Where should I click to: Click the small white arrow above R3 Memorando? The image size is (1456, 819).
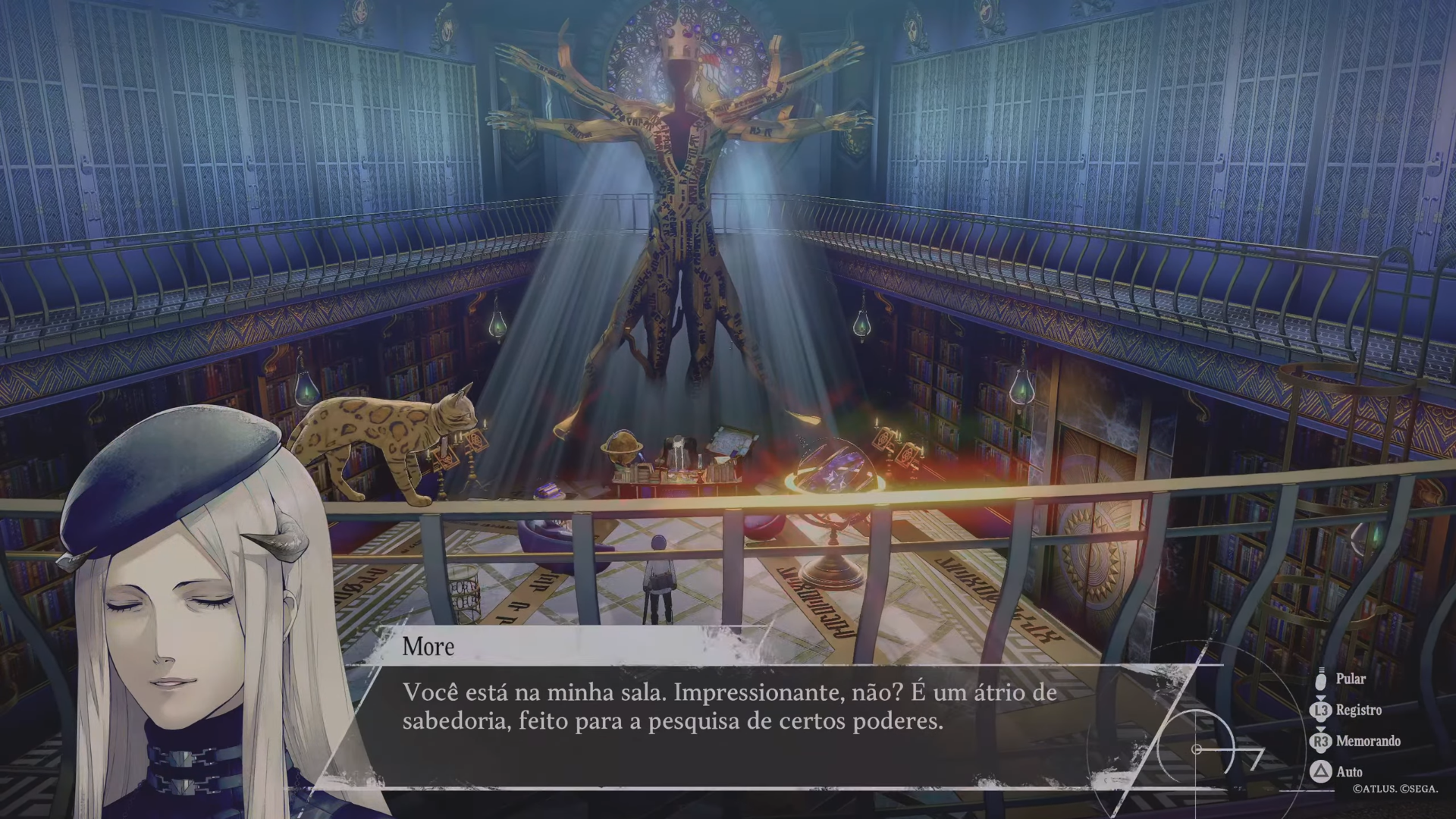tap(1323, 730)
